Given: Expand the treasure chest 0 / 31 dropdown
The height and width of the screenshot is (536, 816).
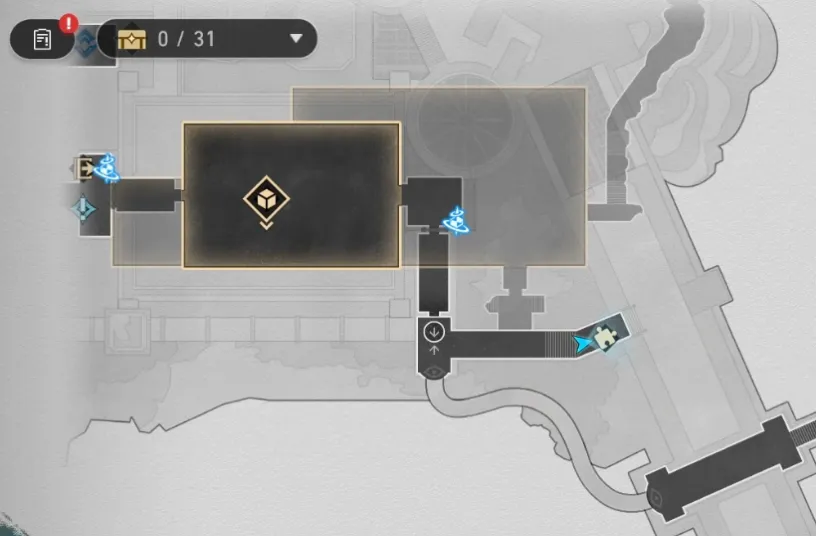Looking at the screenshot, I should pyautogui.click(x=296, y=40).
